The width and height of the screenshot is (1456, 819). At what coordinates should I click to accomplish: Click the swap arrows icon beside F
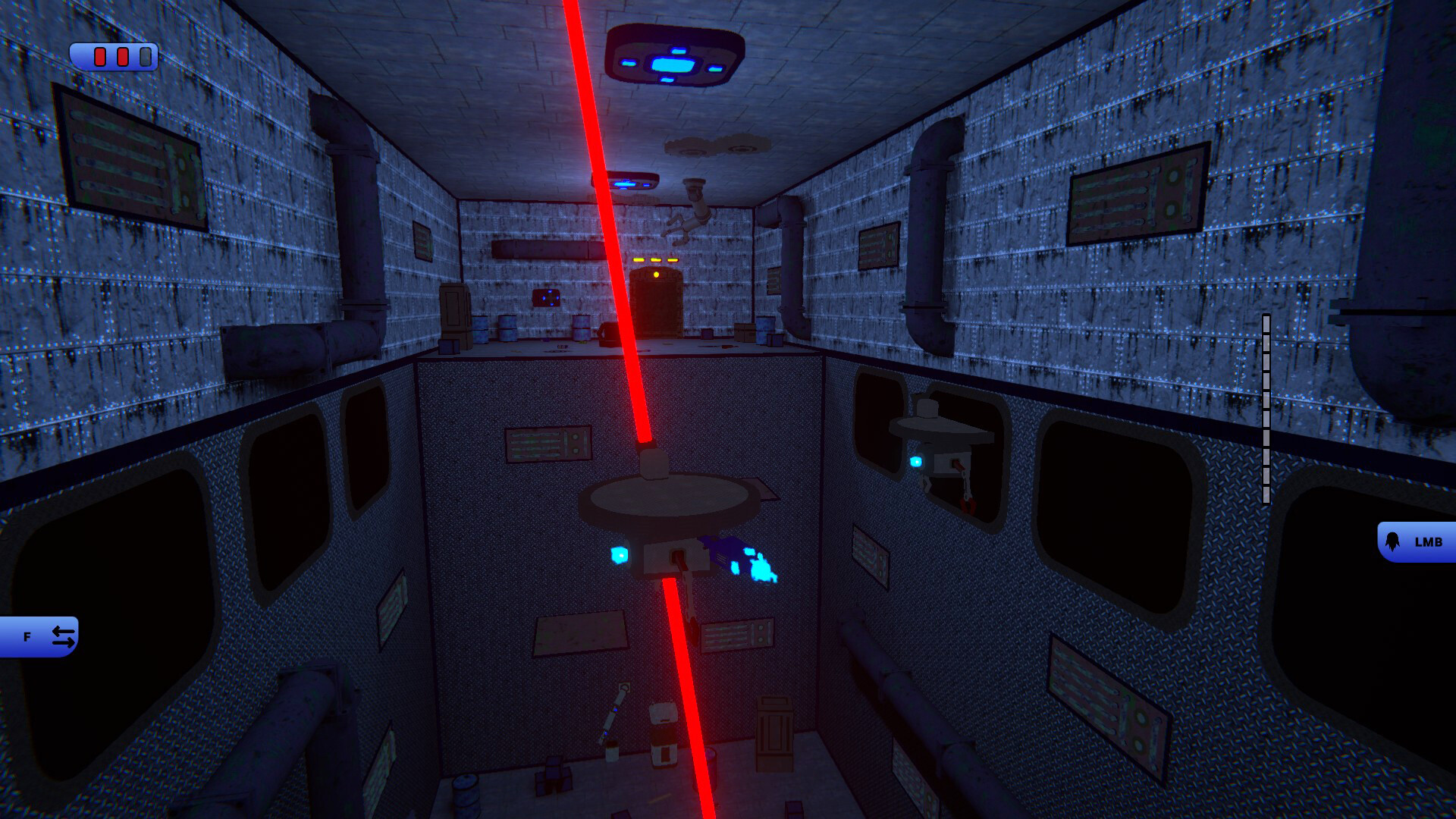(64, 637)
